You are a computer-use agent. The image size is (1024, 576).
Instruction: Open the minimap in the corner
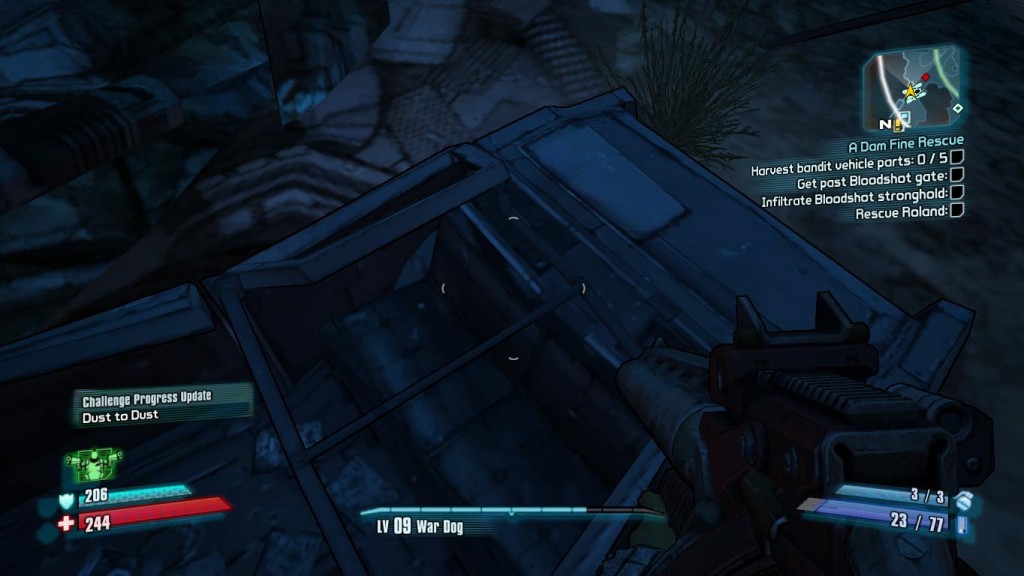(x=915, y=89)
